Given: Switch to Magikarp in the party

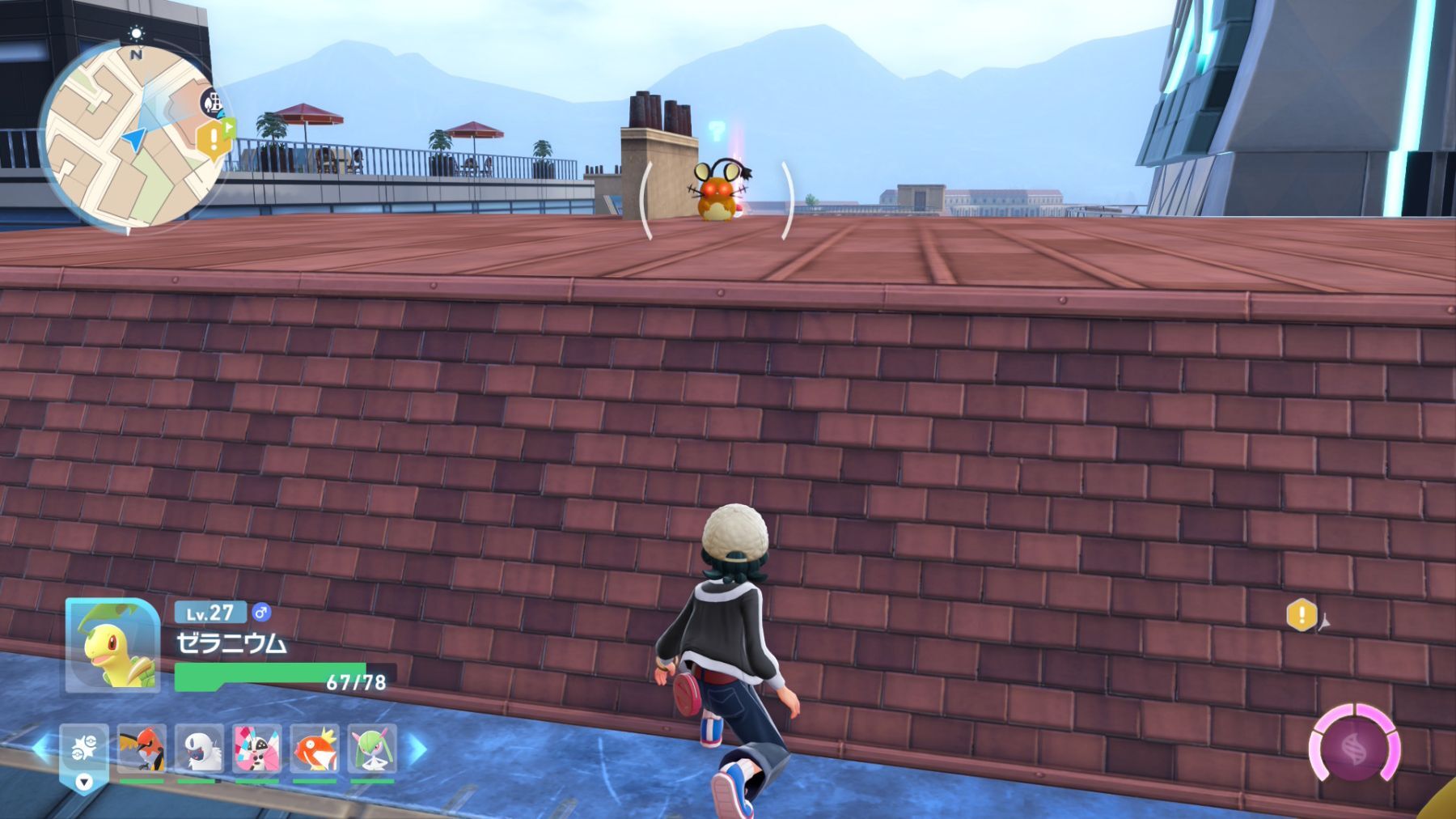Looking at the screenshot, I should pyautogui.click(x=315, y=750).
